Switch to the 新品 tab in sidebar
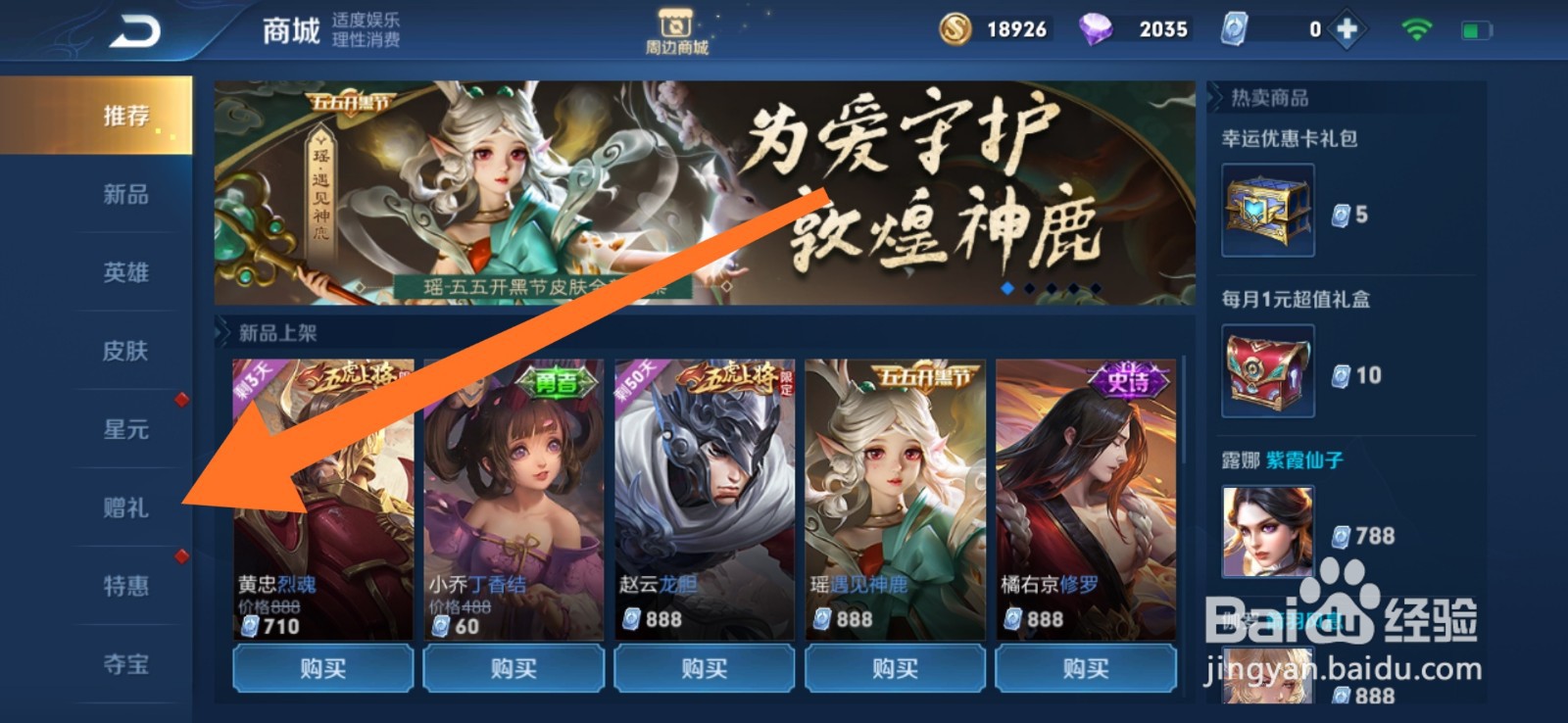 [127, 195]
